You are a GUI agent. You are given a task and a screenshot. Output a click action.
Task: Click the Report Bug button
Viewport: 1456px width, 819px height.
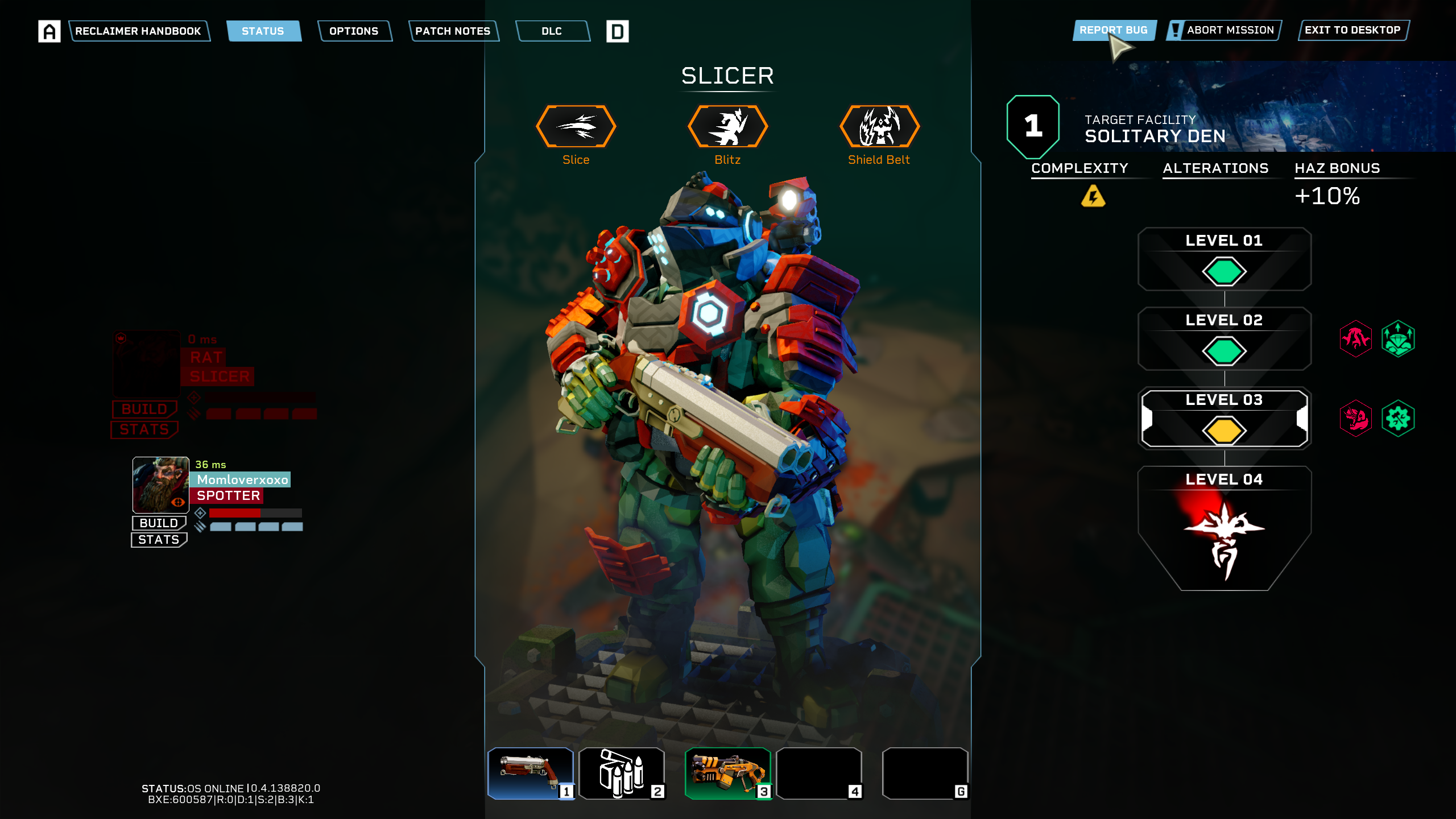tap(1113, 30)
